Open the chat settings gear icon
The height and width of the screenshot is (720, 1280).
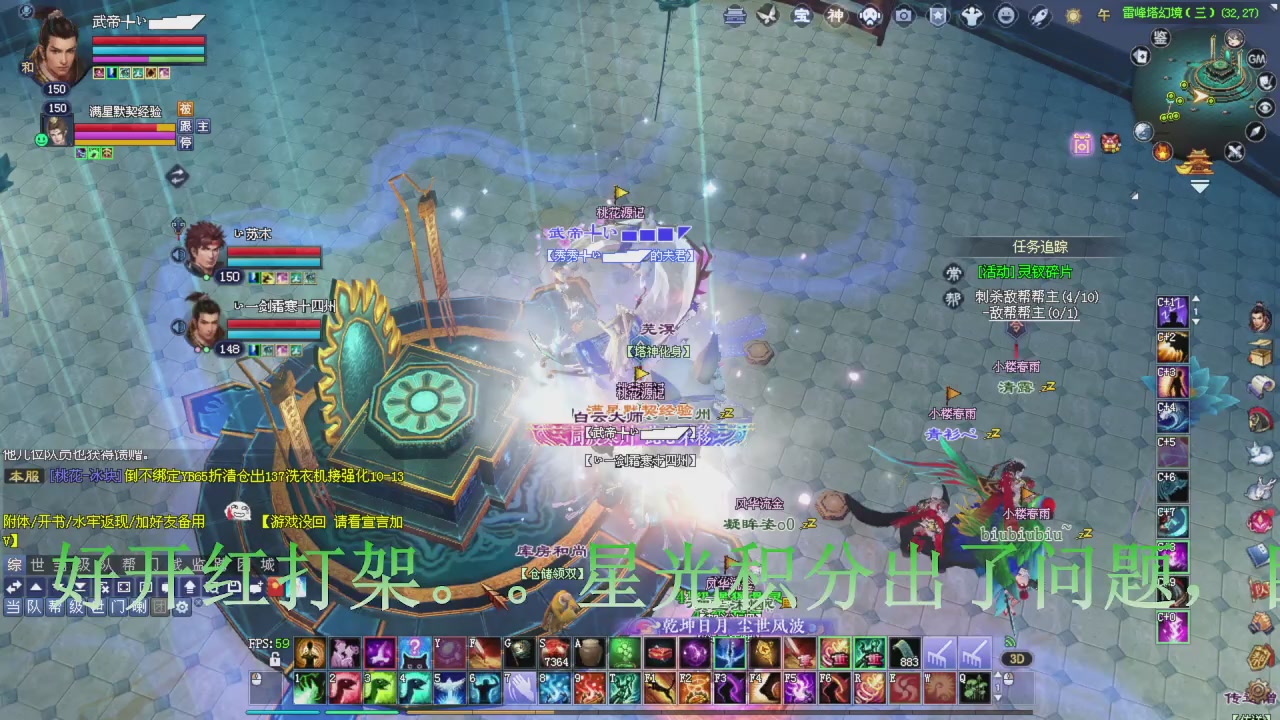tap(182, 606)
